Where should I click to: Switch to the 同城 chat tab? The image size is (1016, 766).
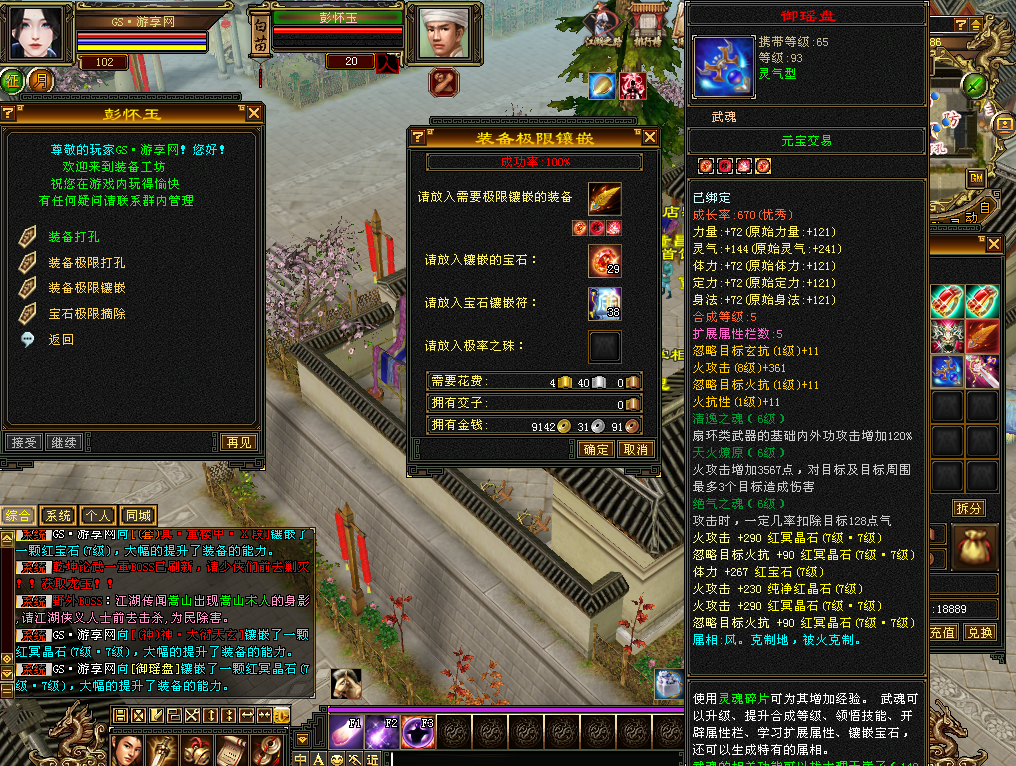coord(138,516)
